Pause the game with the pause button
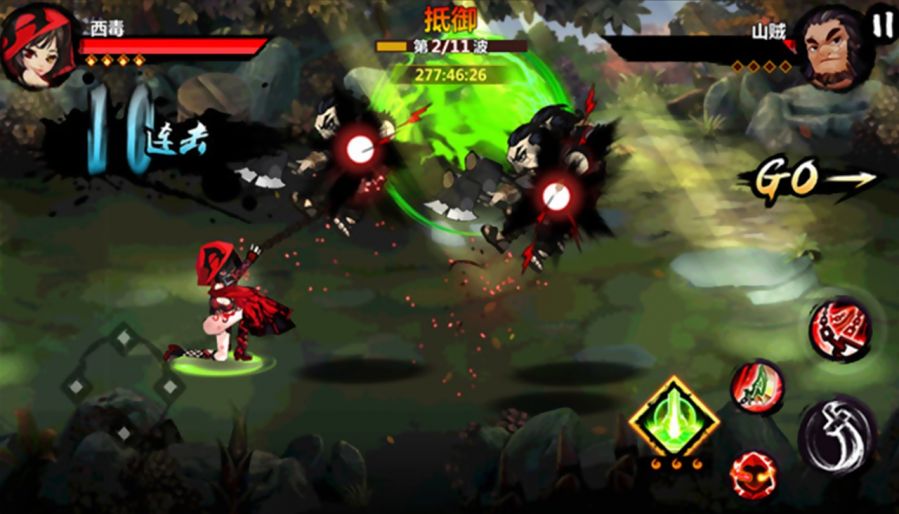899x514 pixels. coord(881,22)
